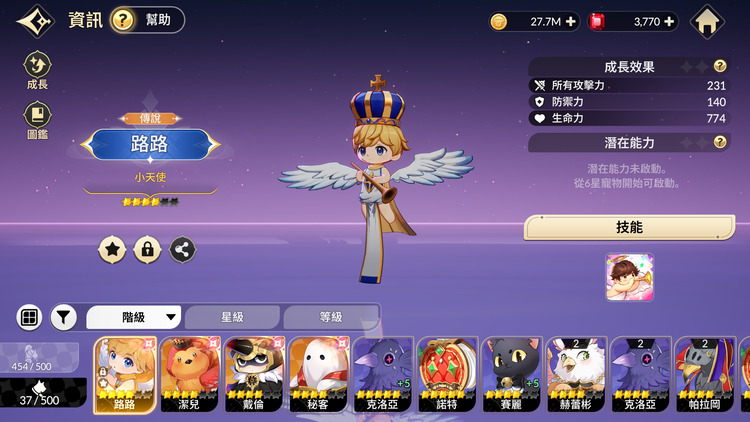
Task: Show help for 潛在能力
Action: pos(719,142)
